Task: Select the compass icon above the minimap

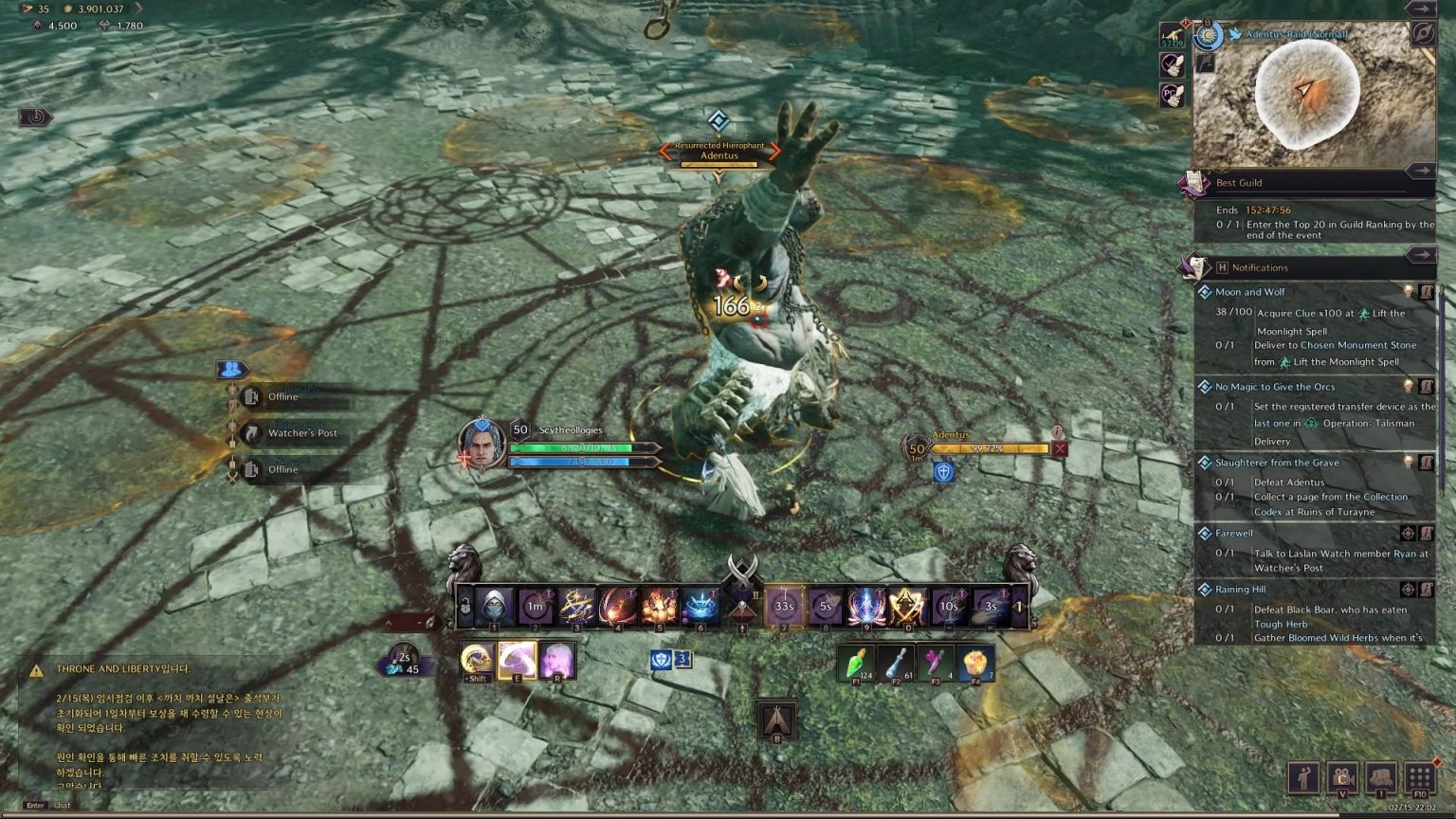Action: [1423, 33]
